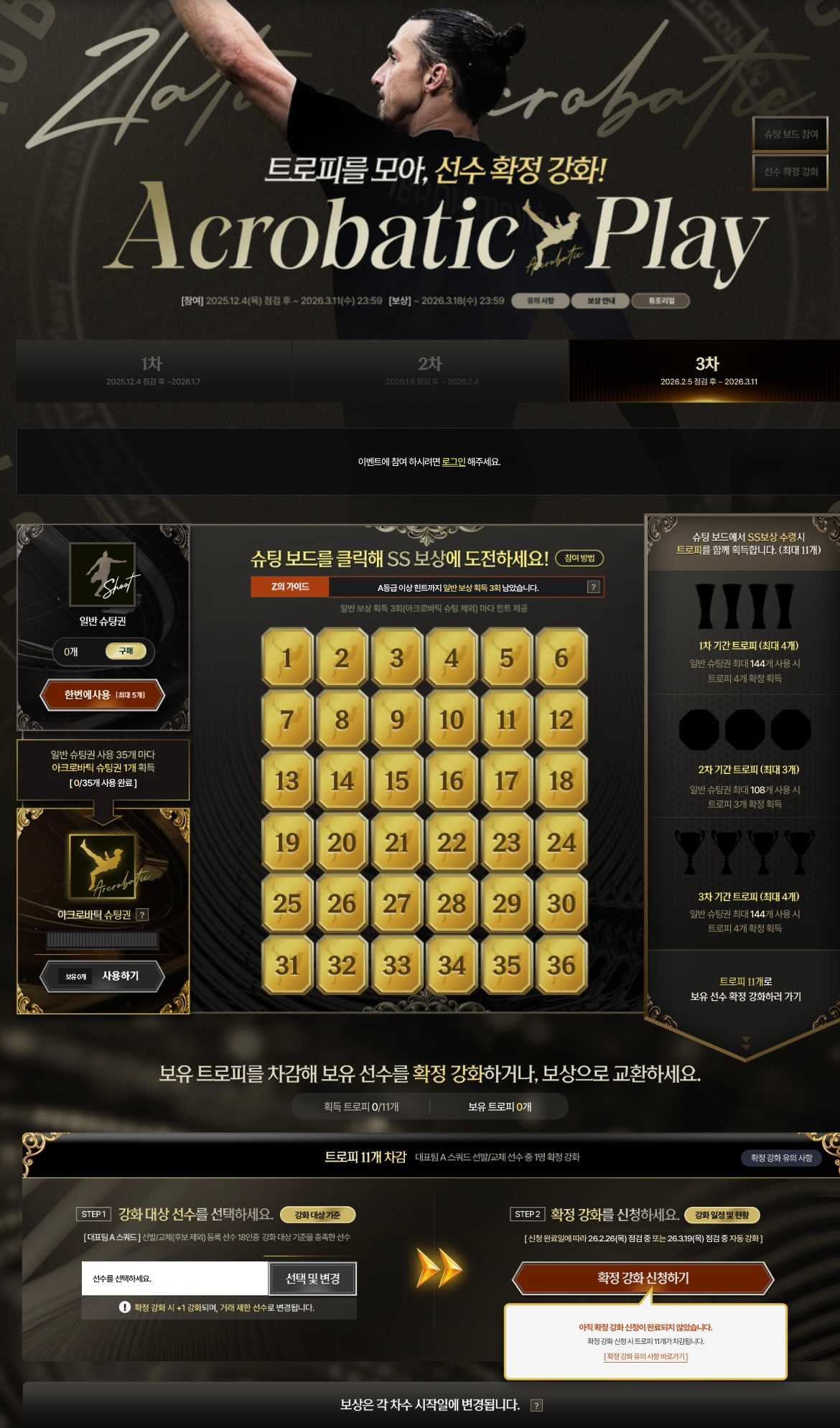Switch to the 2차 period tab

coord(430,370)
